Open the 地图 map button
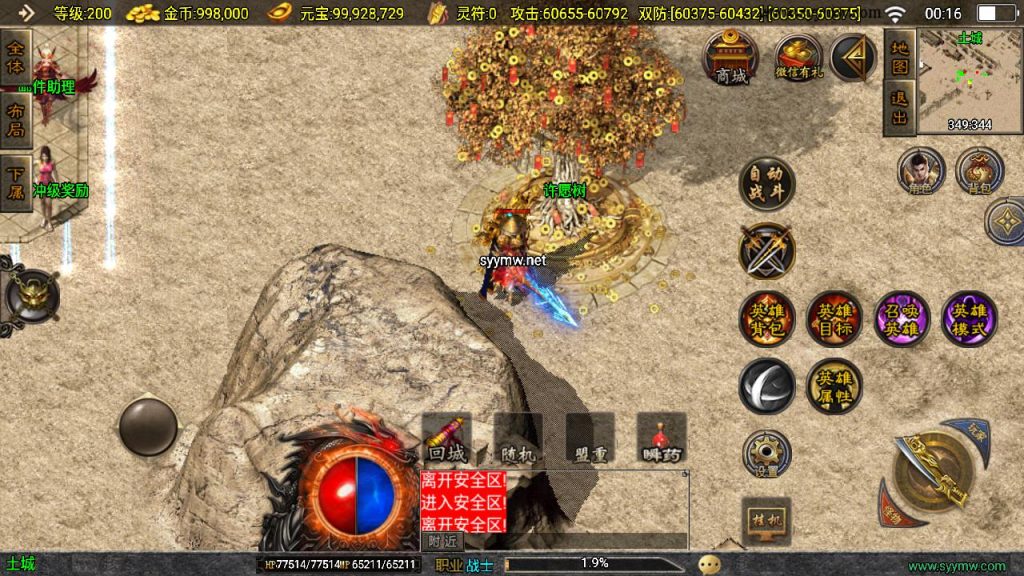 pyautogui.click(x=899, y=58)
